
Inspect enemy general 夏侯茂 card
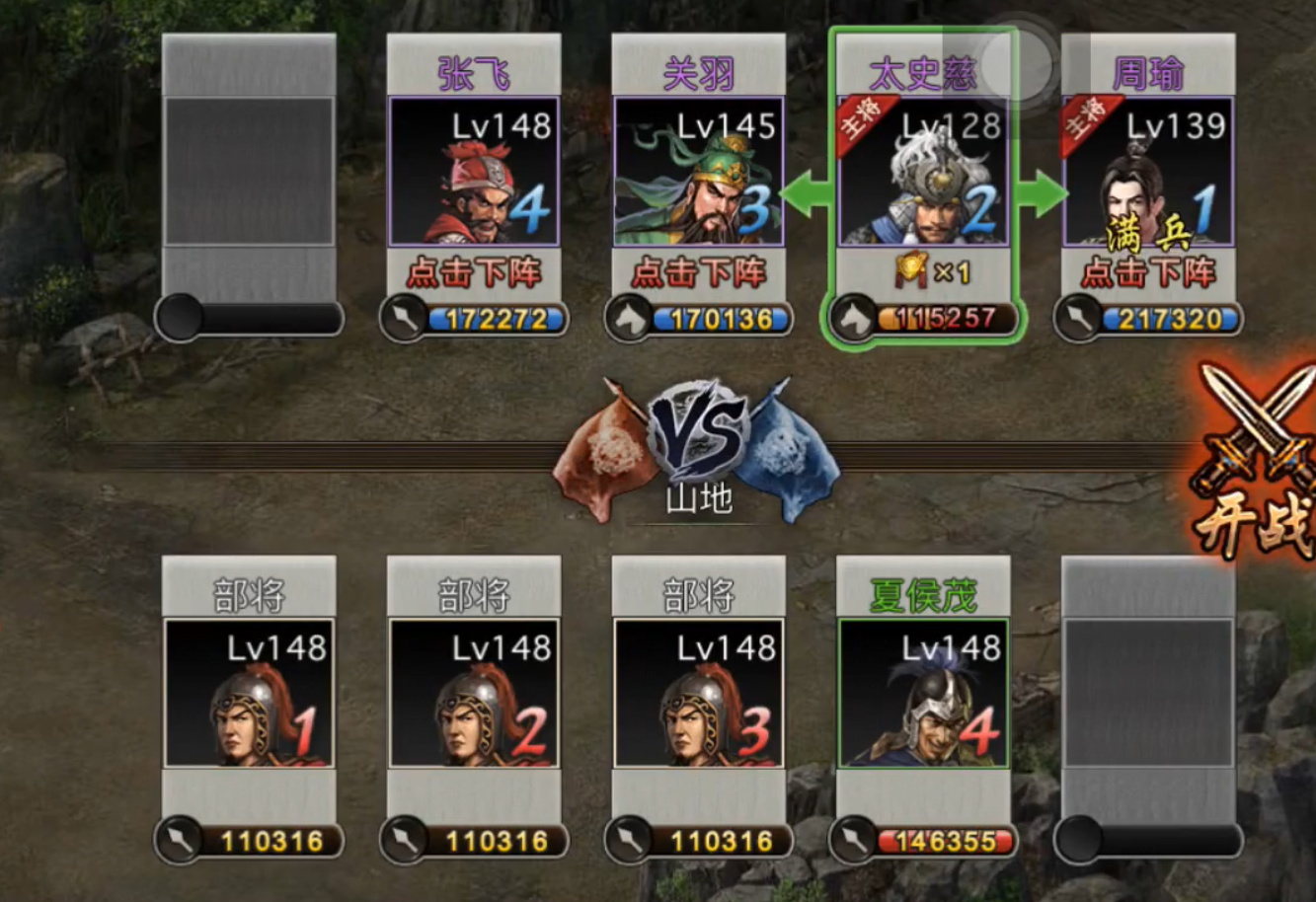coord(923,693)
